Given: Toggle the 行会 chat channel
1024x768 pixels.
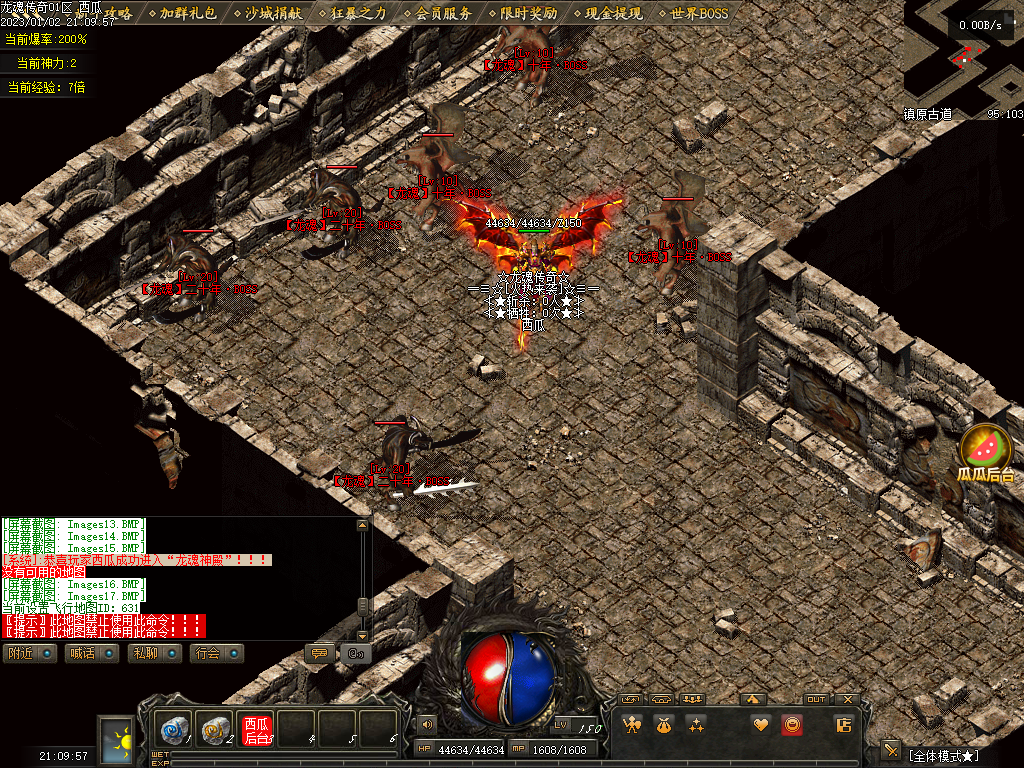Looking at the screenshot, I should [x=217, y=654].
